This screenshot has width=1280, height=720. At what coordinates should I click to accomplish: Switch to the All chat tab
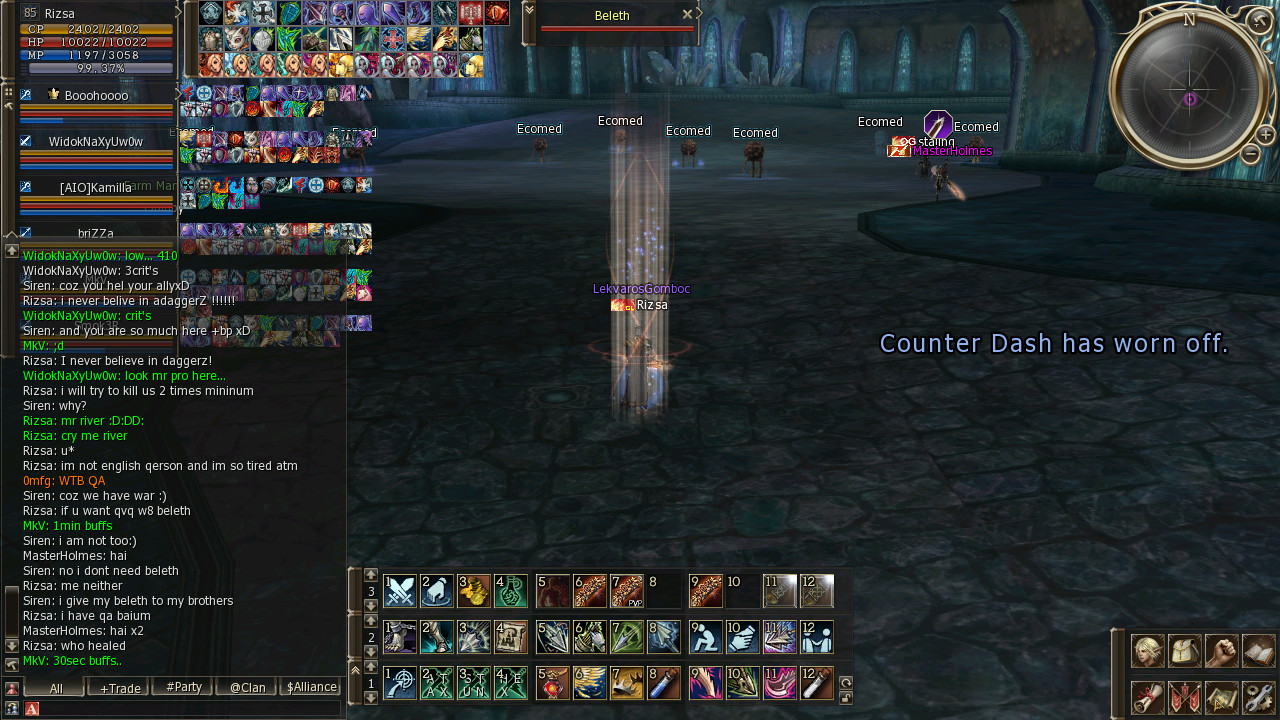point(55,687)
